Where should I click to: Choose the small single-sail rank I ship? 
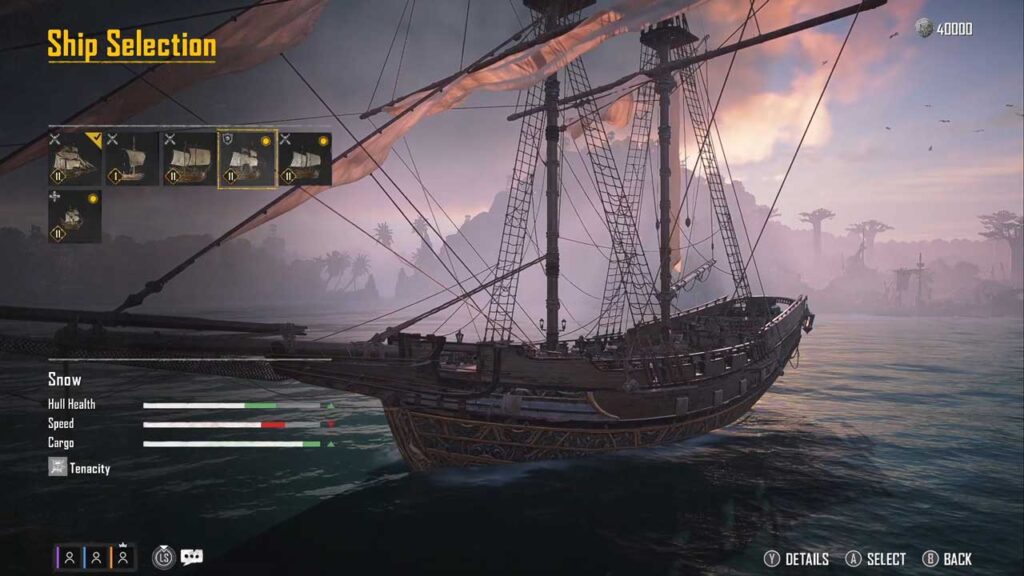tap(133, 159)
